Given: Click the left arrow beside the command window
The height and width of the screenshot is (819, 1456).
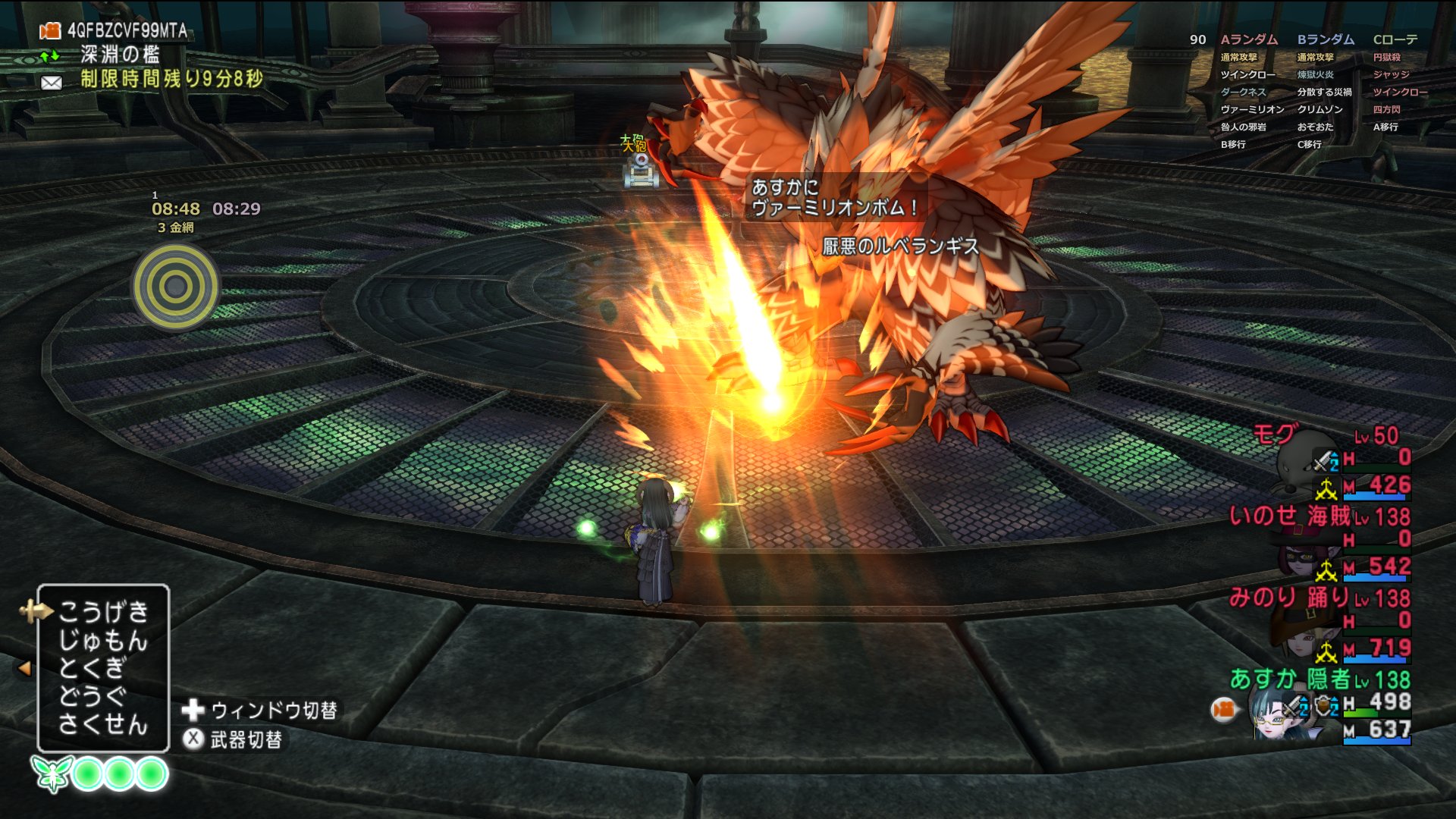Looking at the screenshot, I should (24, 668).
